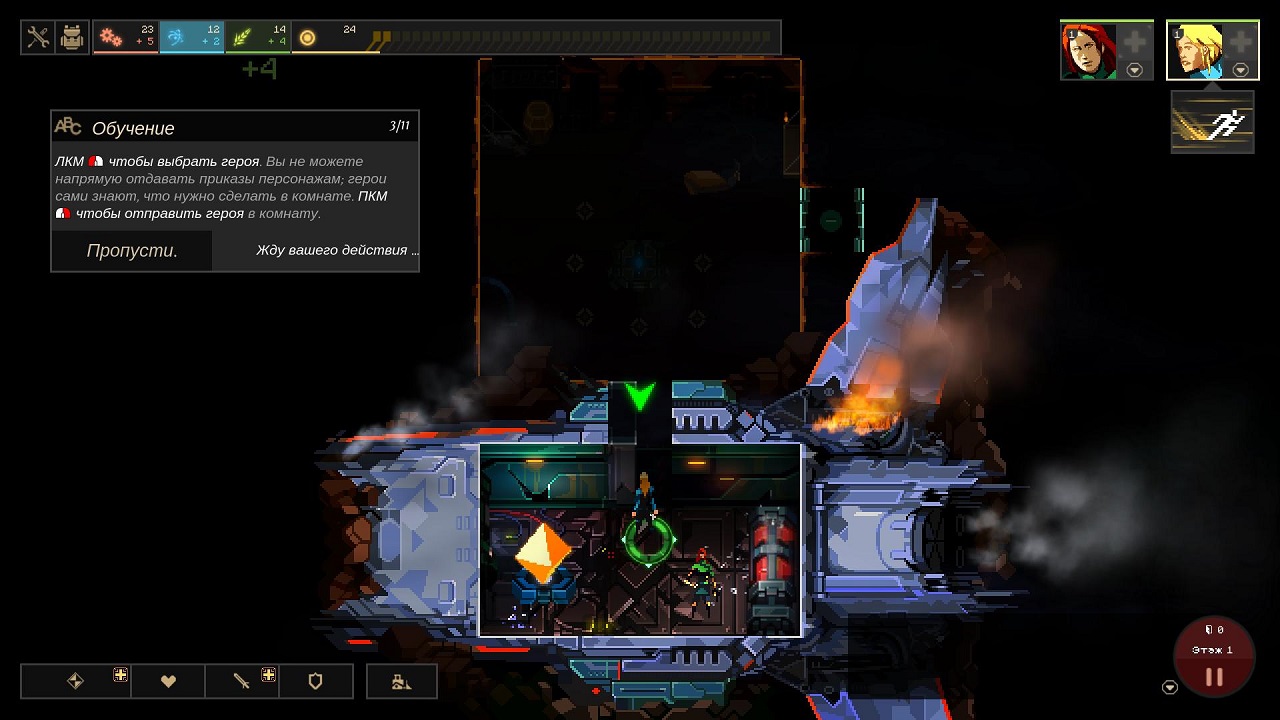Choose the sword module category
Viewport: 1280px width, 720px height.
(x=242, y=681)
